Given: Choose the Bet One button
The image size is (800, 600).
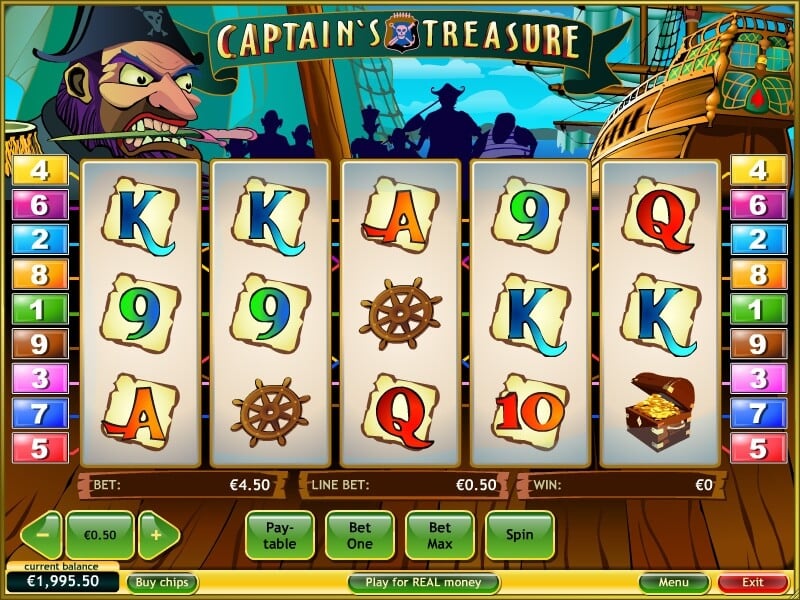Looking at the screenshot, I should (x=359, y=535).
